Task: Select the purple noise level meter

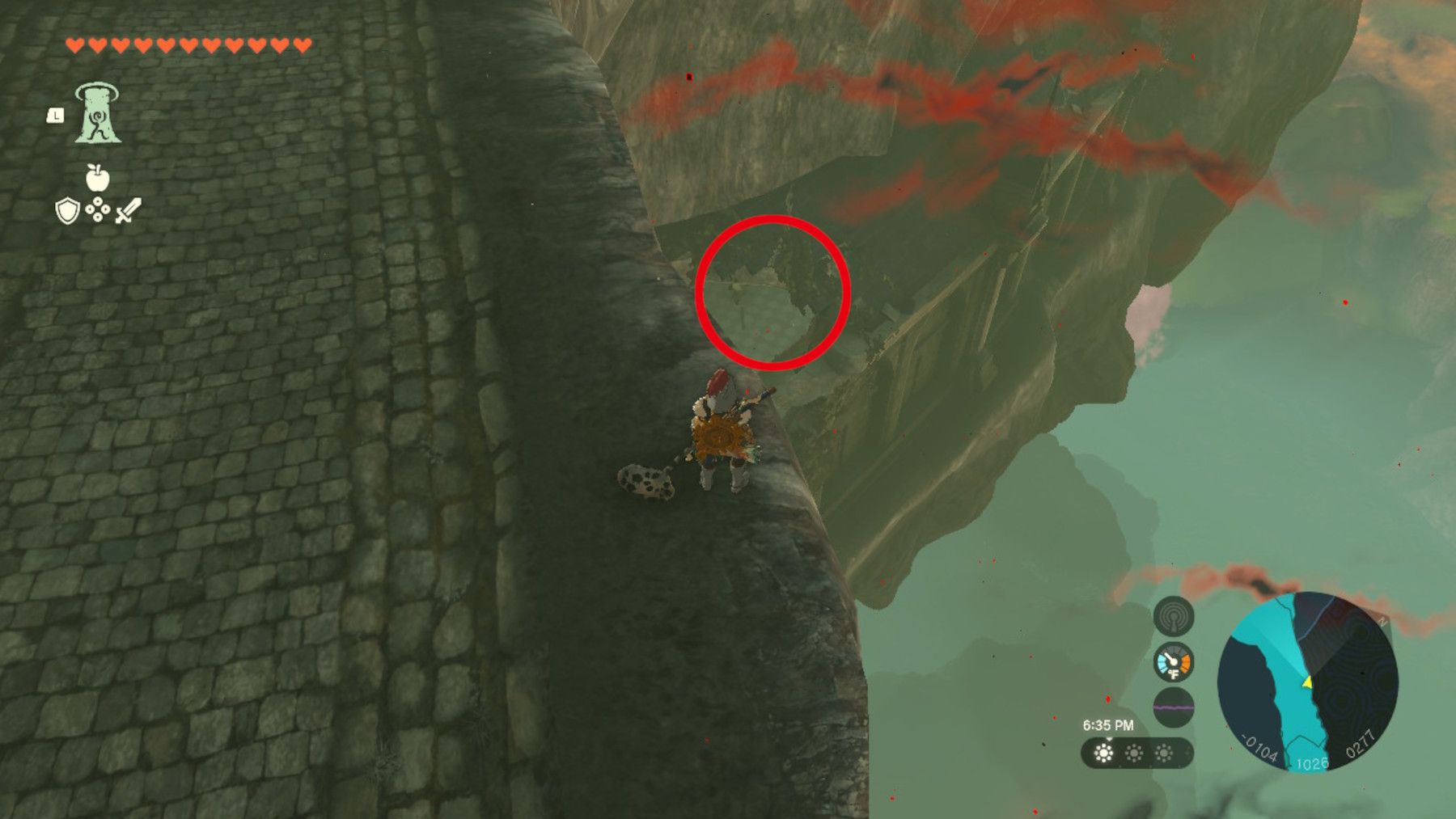Action: [x=1174, y=706]
